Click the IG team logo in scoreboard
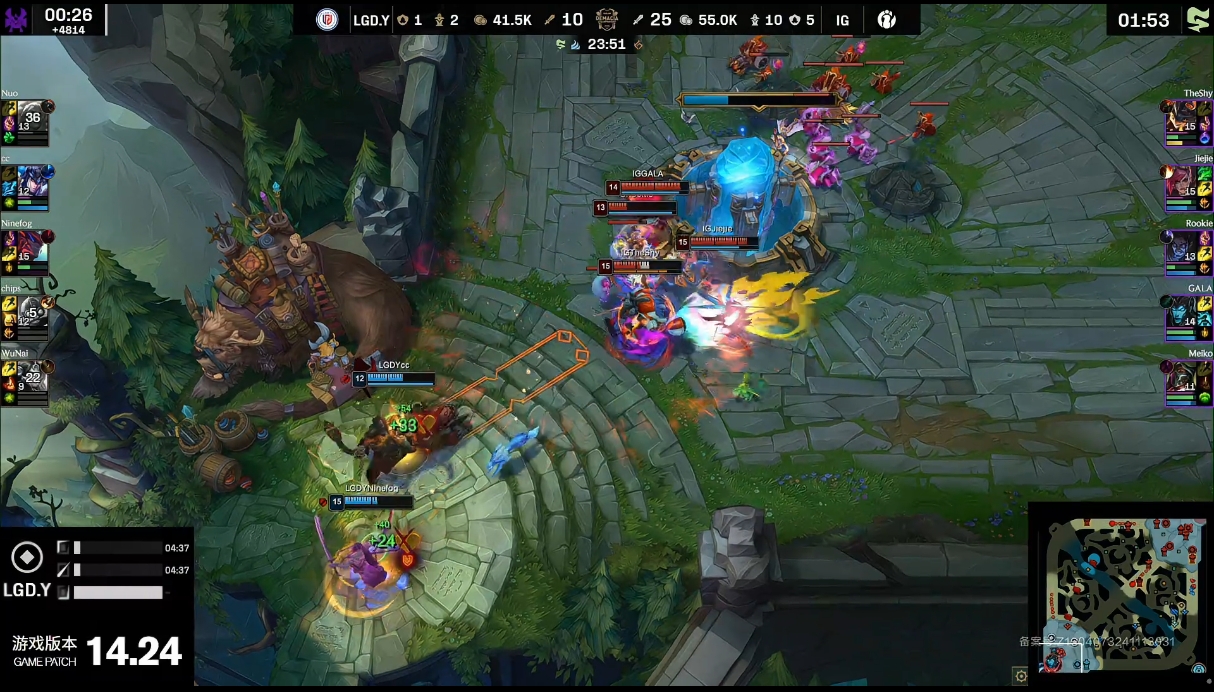Screen dimensions: 1214x692 coord(886,20)
